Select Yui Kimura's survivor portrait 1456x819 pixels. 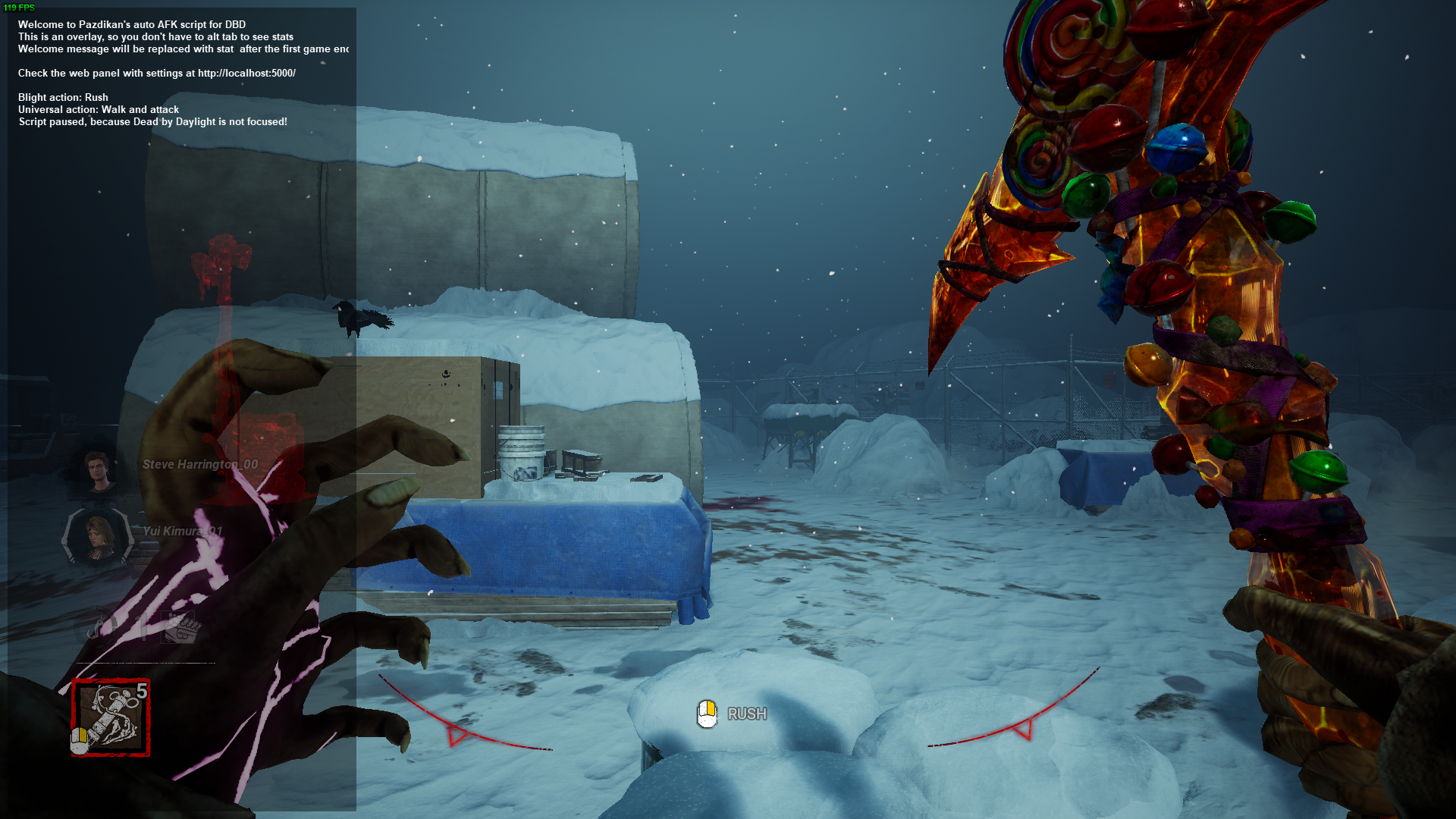[96, 535]
